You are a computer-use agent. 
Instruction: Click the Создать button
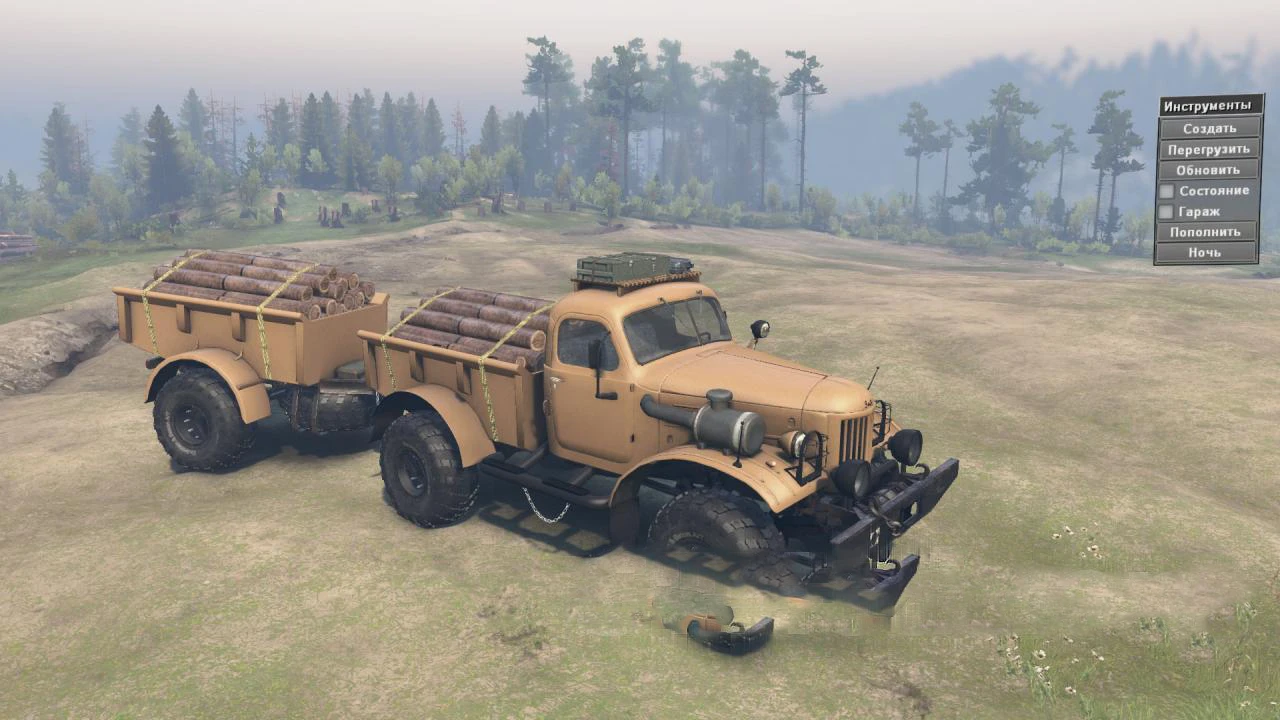(1208, 128)
